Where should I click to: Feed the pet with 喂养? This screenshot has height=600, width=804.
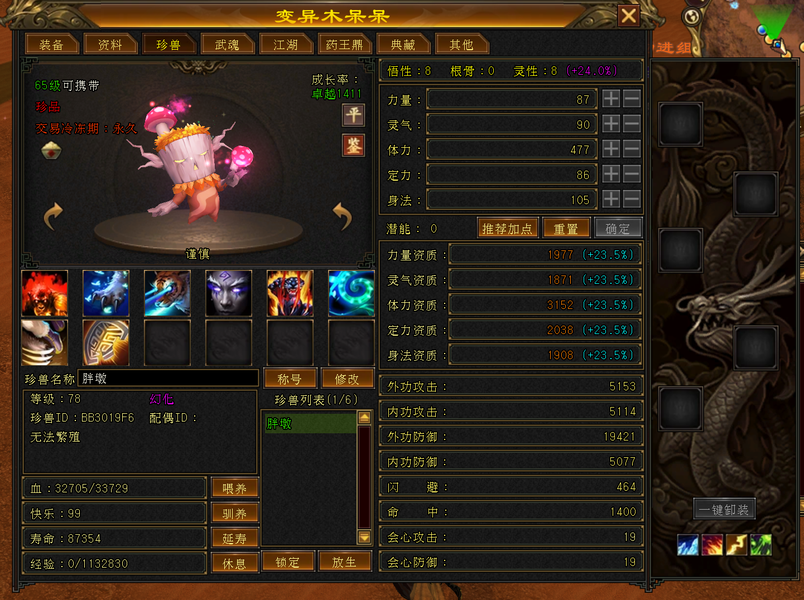[x=235, y=488]
